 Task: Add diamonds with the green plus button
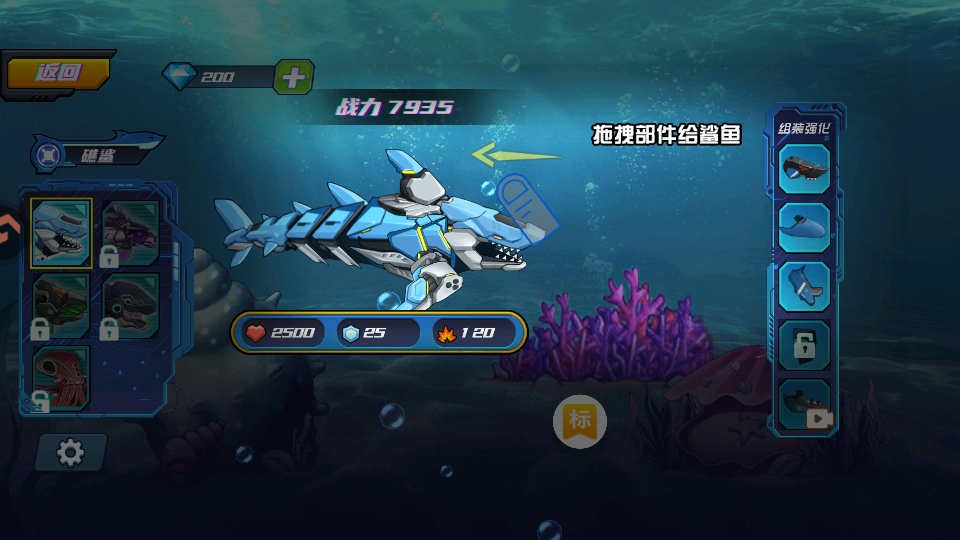click(293, 77)
